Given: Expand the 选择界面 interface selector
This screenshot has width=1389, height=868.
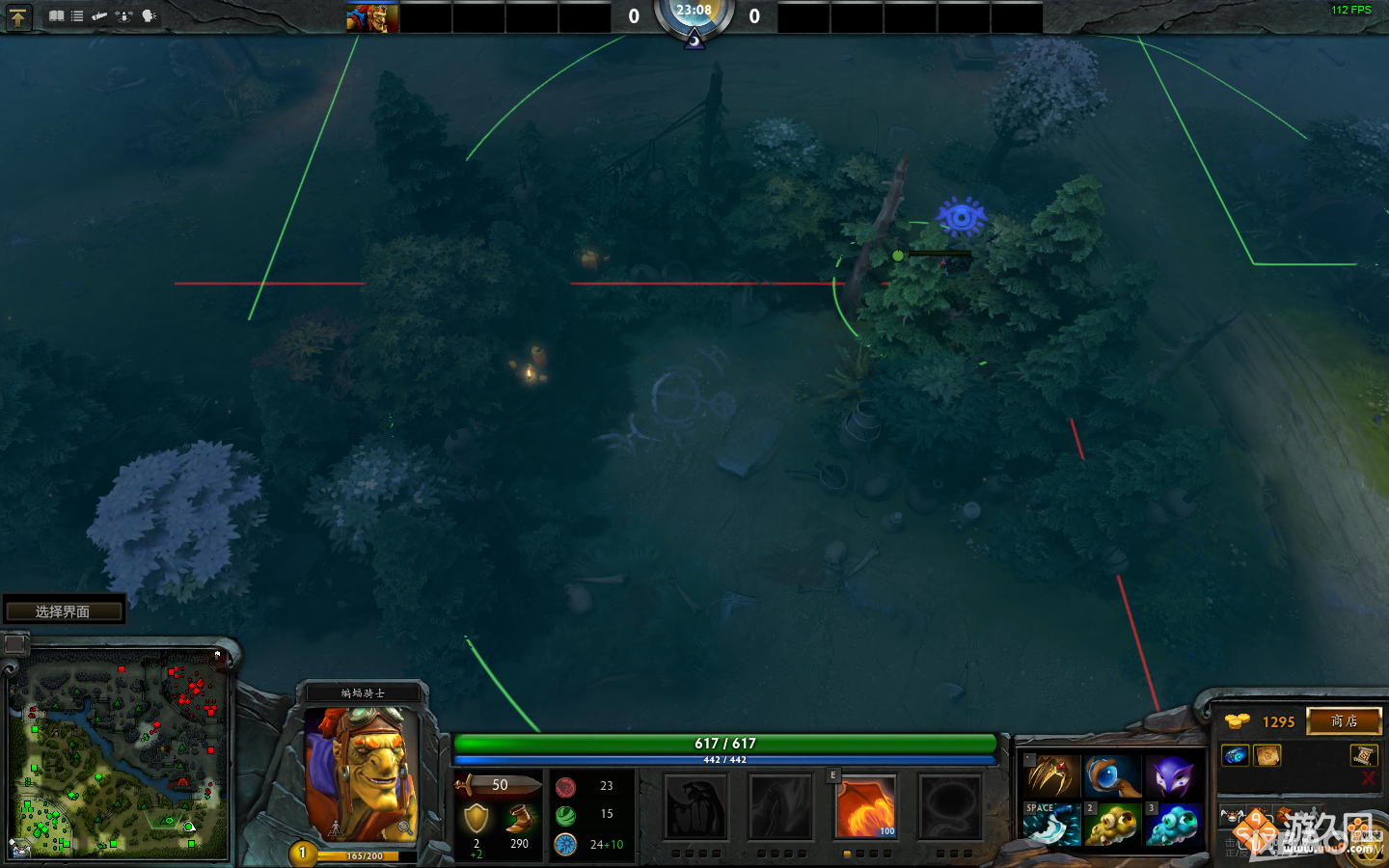Looking at the screenshot, I should [64, 609].
